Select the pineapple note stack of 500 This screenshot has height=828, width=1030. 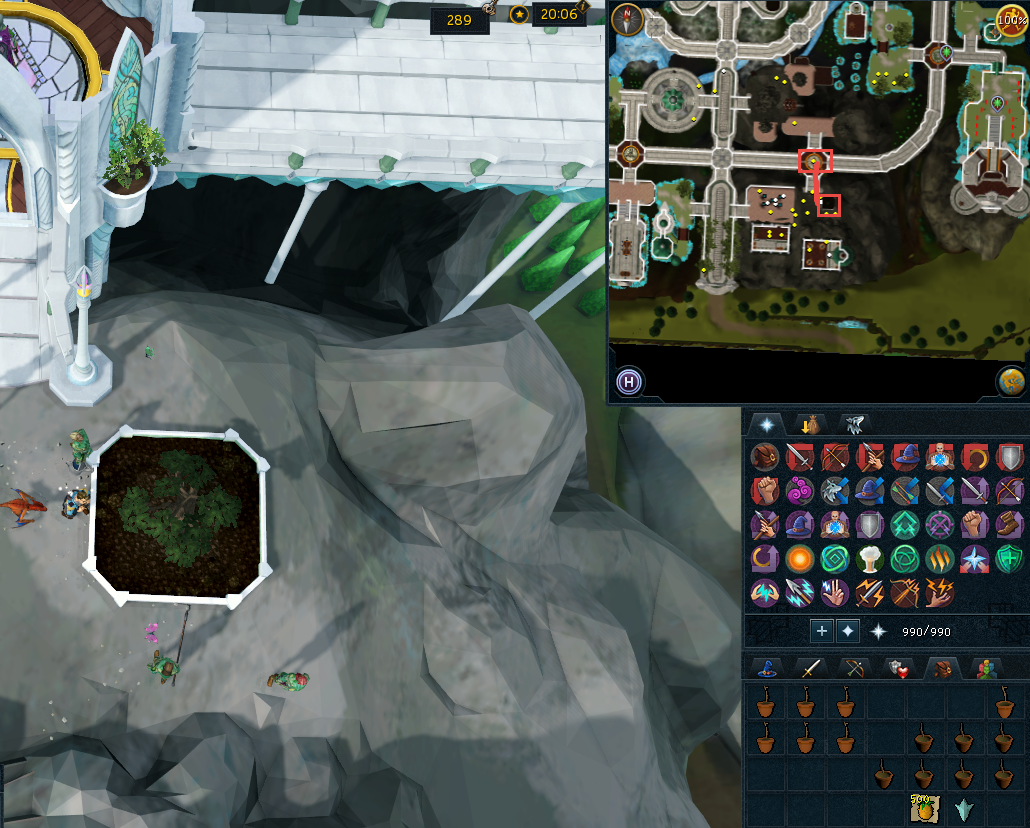[x=923, y=808]
